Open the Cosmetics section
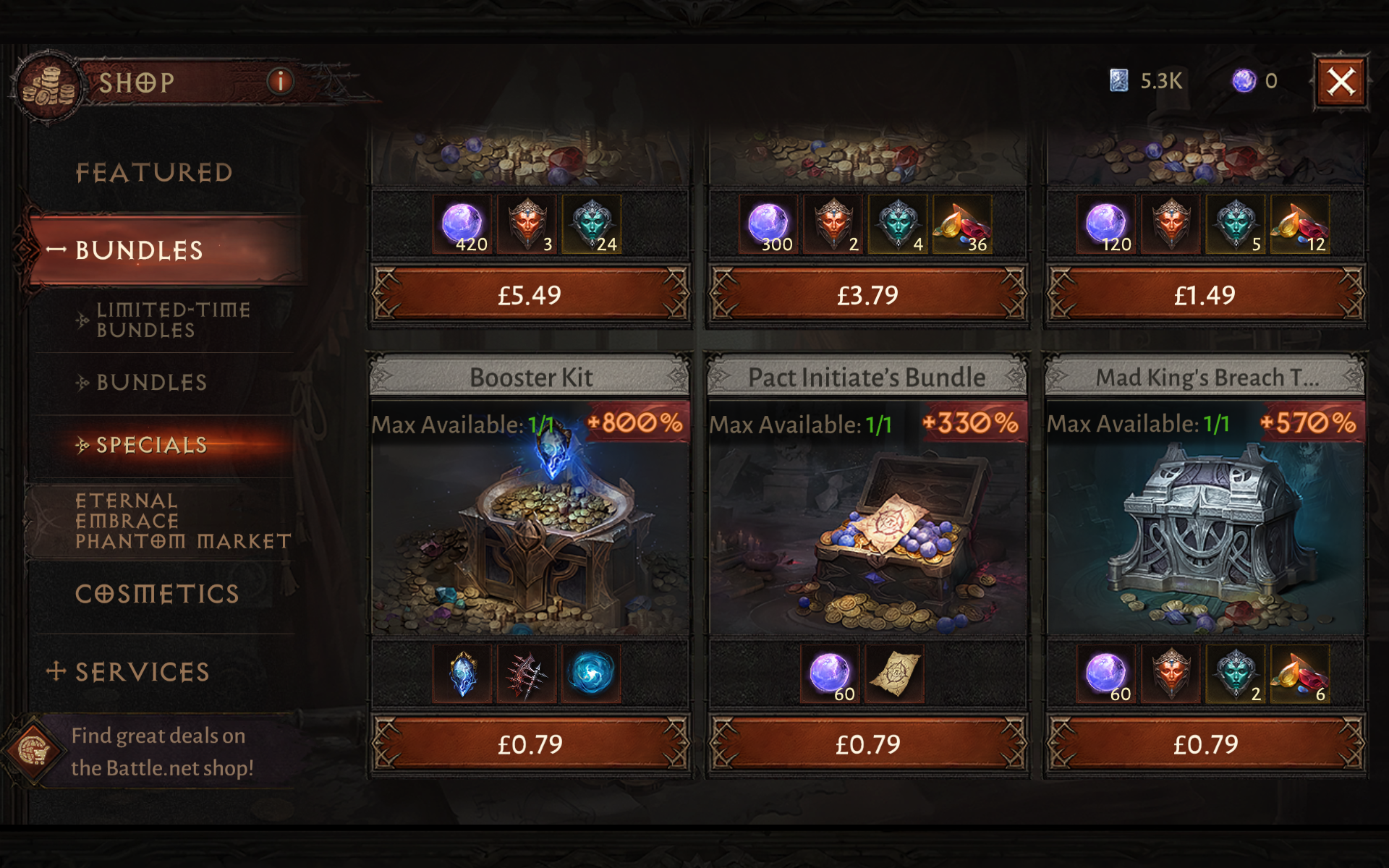The width and height of the screenshot is (1389, 868). 158,593
